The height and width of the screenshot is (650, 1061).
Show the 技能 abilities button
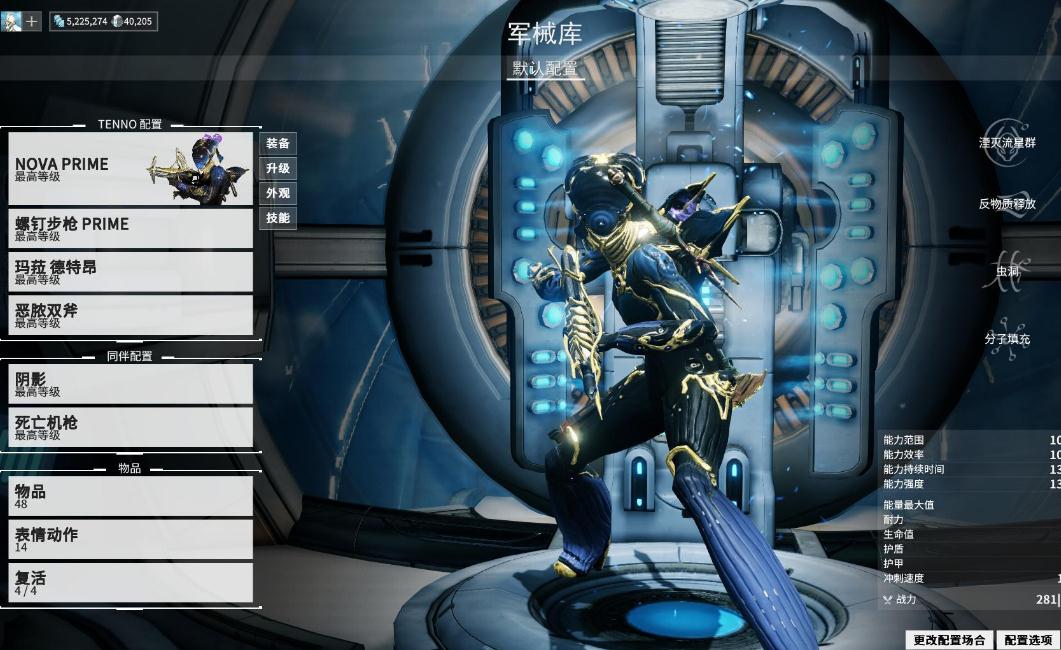(x=278, y=218)
